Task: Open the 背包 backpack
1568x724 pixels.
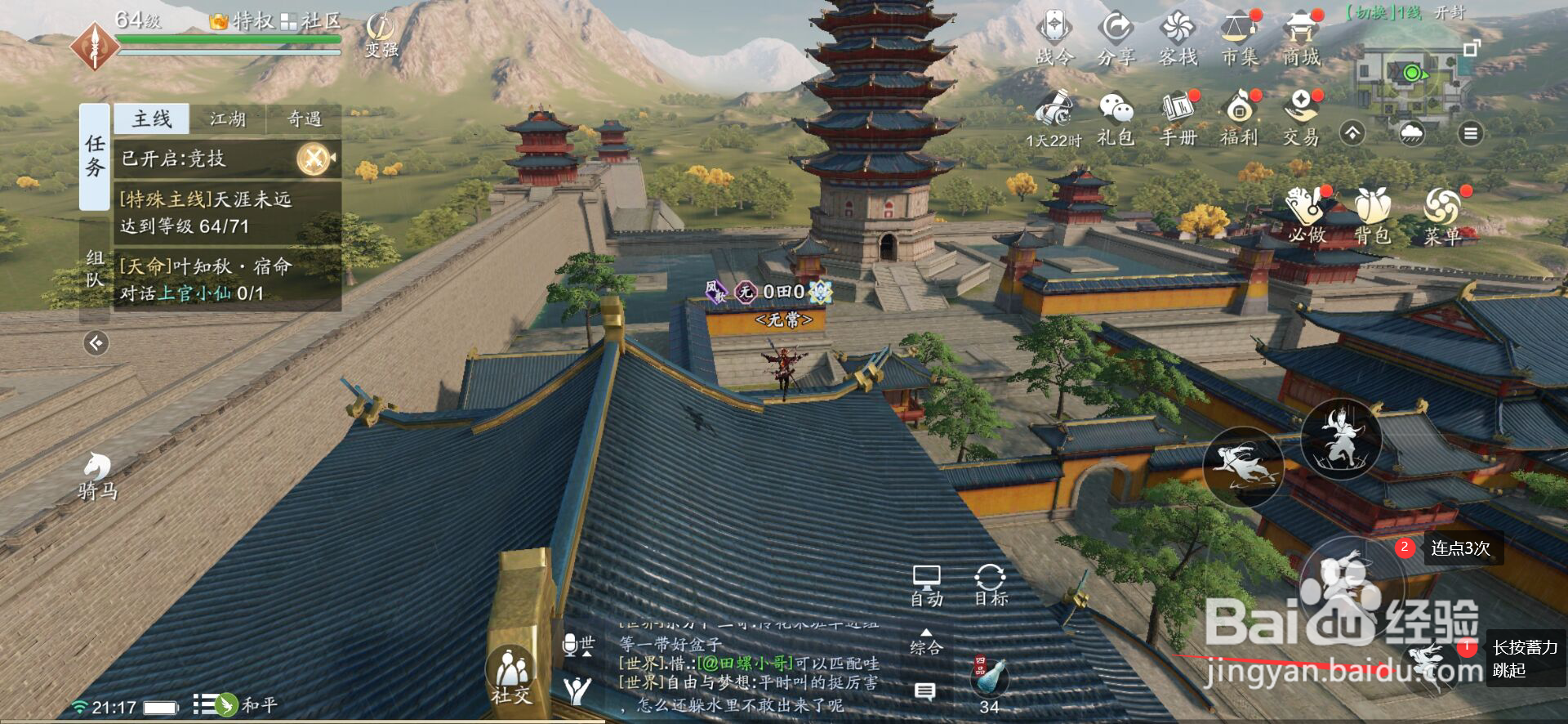Action: 1373,215
